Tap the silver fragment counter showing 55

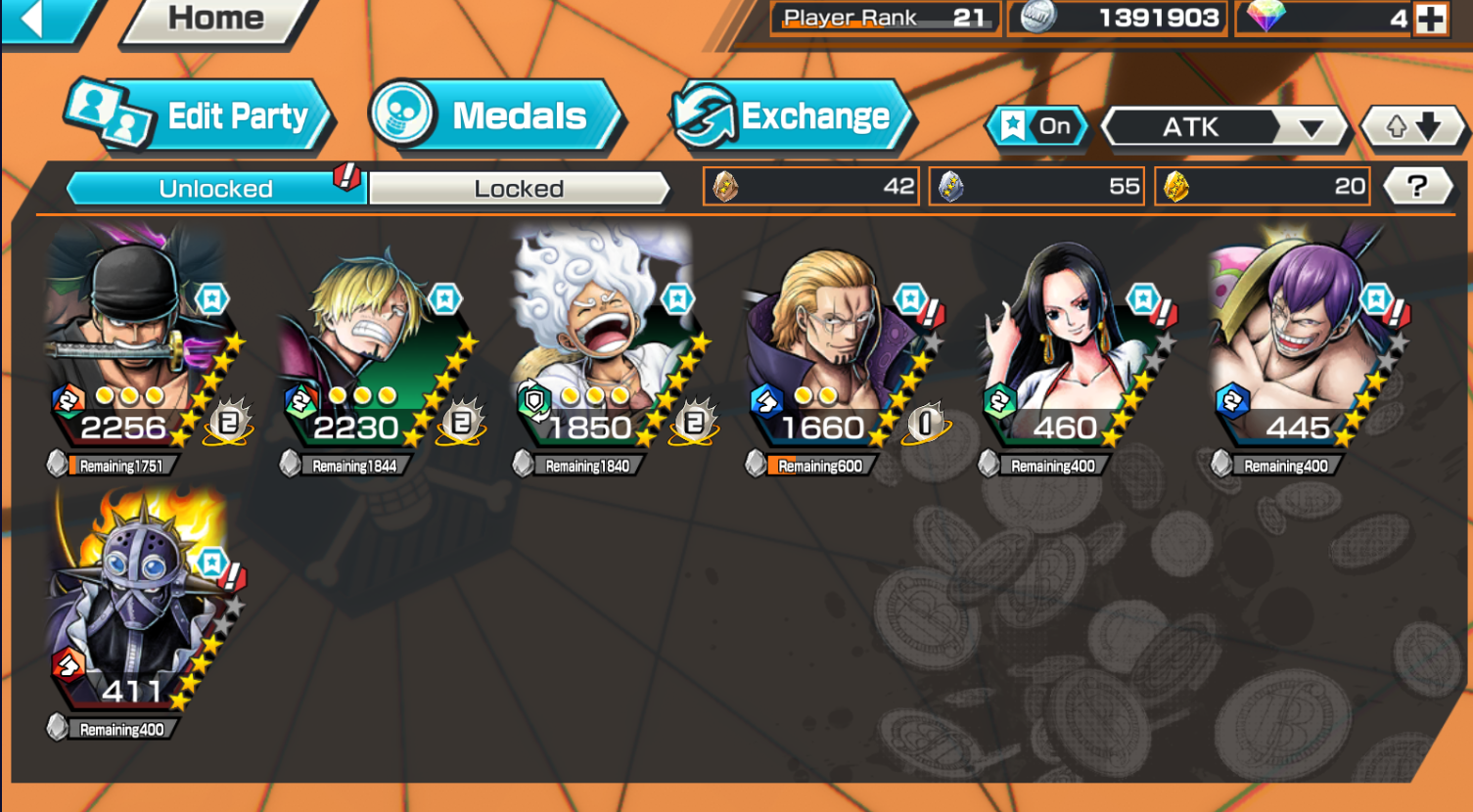pyautogui.click(x=1036, y=186)
